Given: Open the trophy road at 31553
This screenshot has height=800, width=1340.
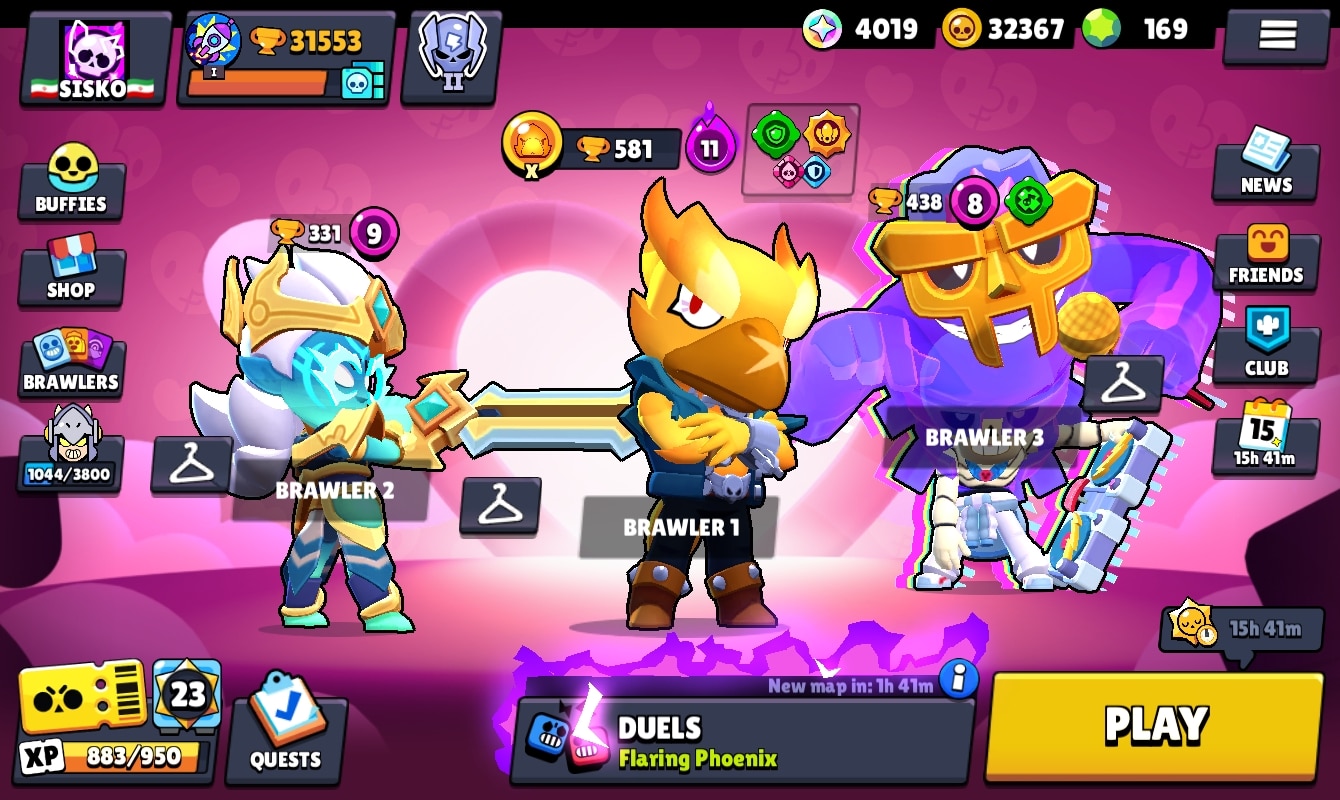Looking at the screenshot, I should tap(286, 59).
